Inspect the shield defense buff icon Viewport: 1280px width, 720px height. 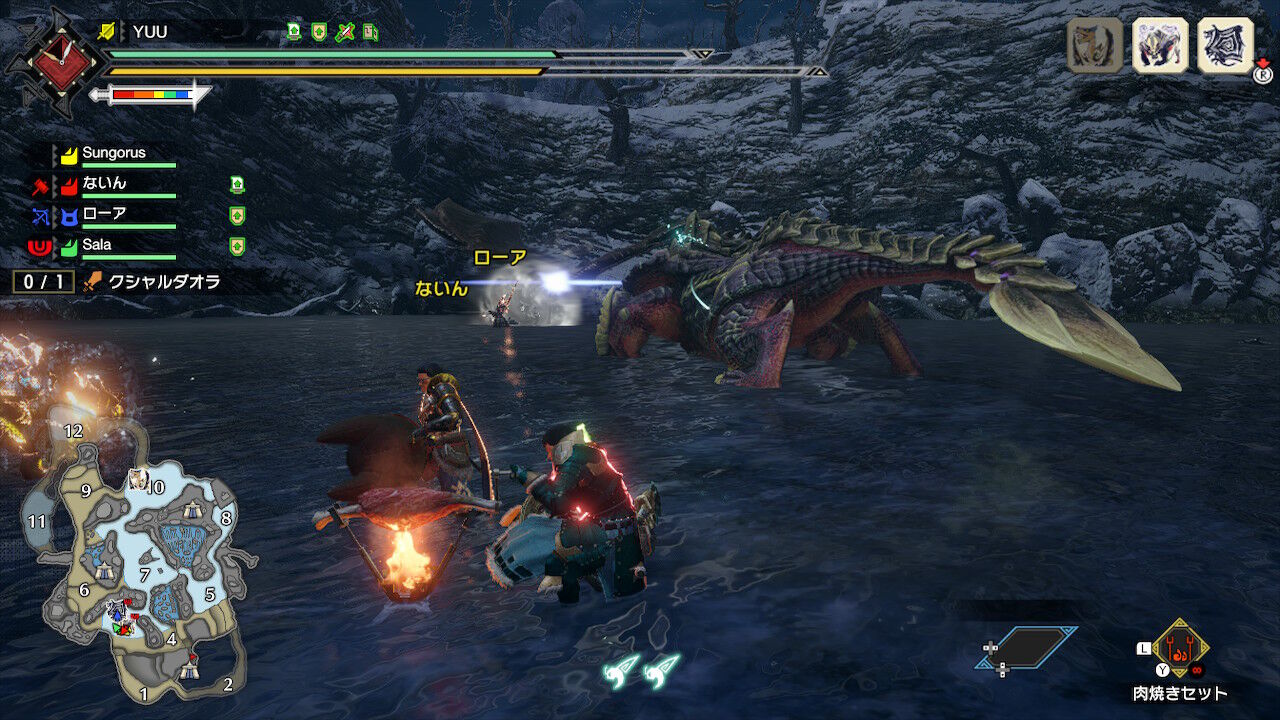[319, 32]
